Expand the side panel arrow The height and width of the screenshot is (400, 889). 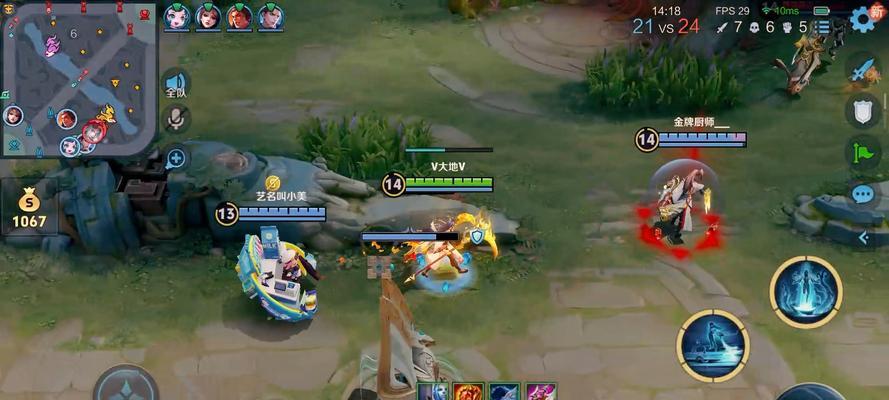click(x=864, y=237)
